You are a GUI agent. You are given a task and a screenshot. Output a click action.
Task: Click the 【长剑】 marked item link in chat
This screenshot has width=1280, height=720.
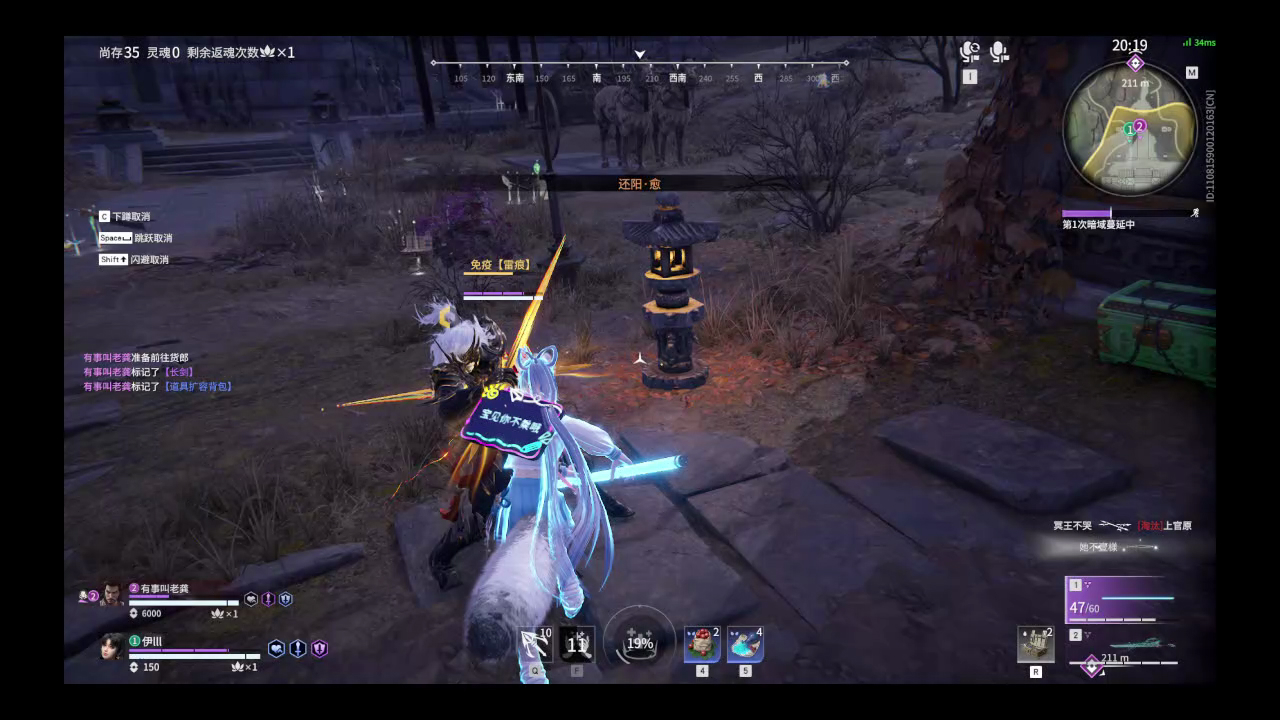[x=178, y=372]
